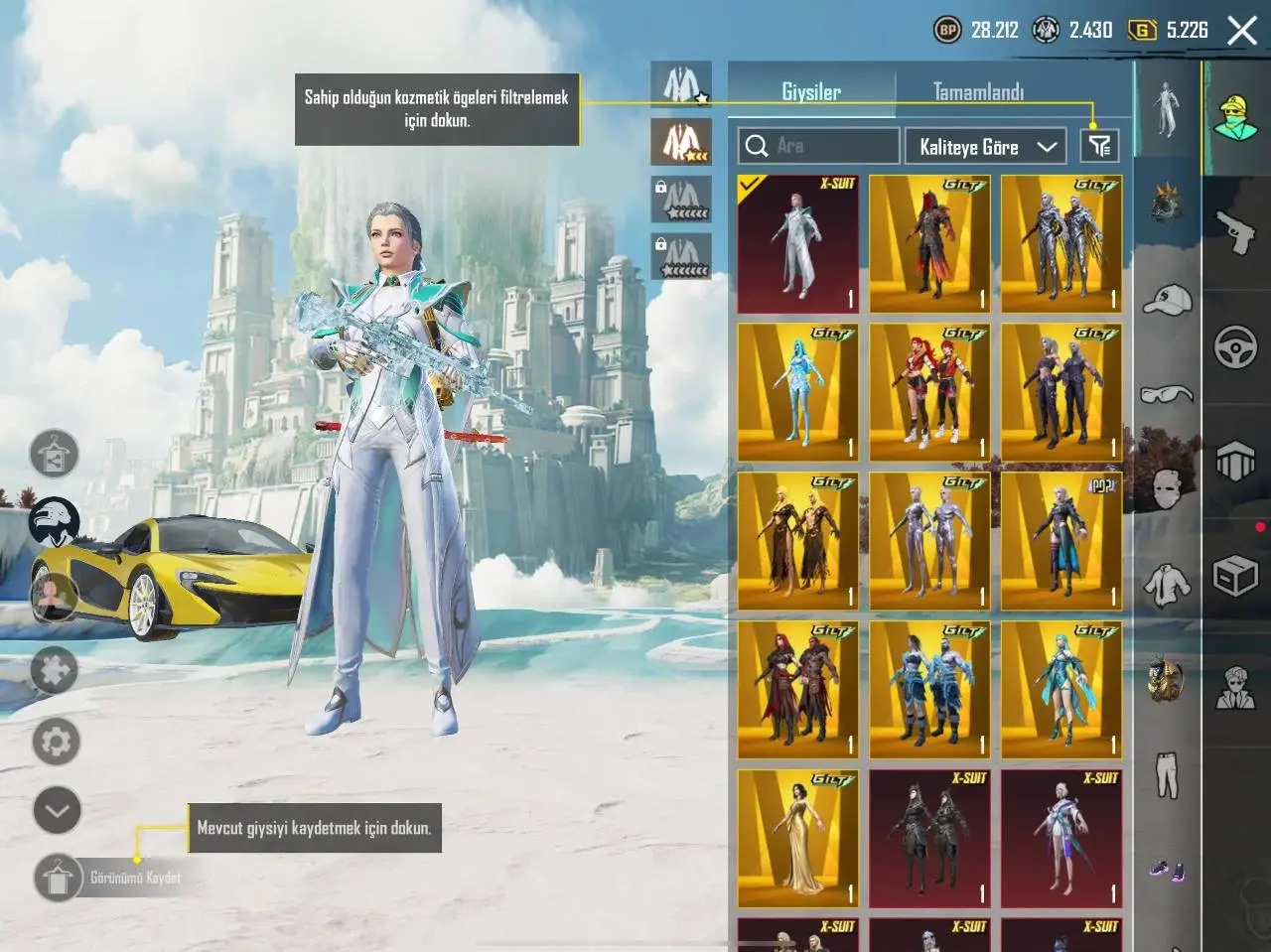Open the gear settings icon on left

coord(57,742)
